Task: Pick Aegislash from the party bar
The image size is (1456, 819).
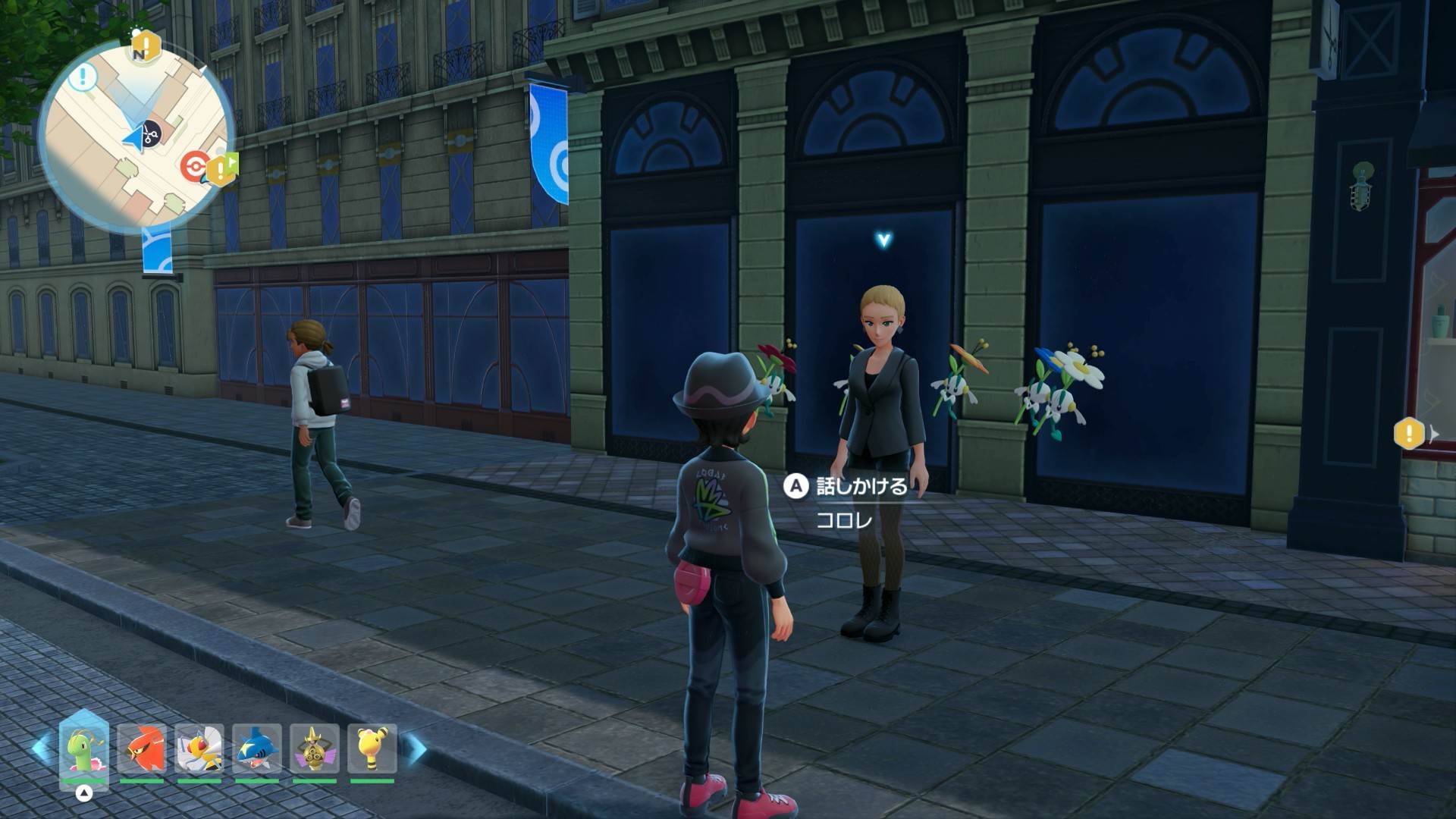Action: click(x=314, y=749)
